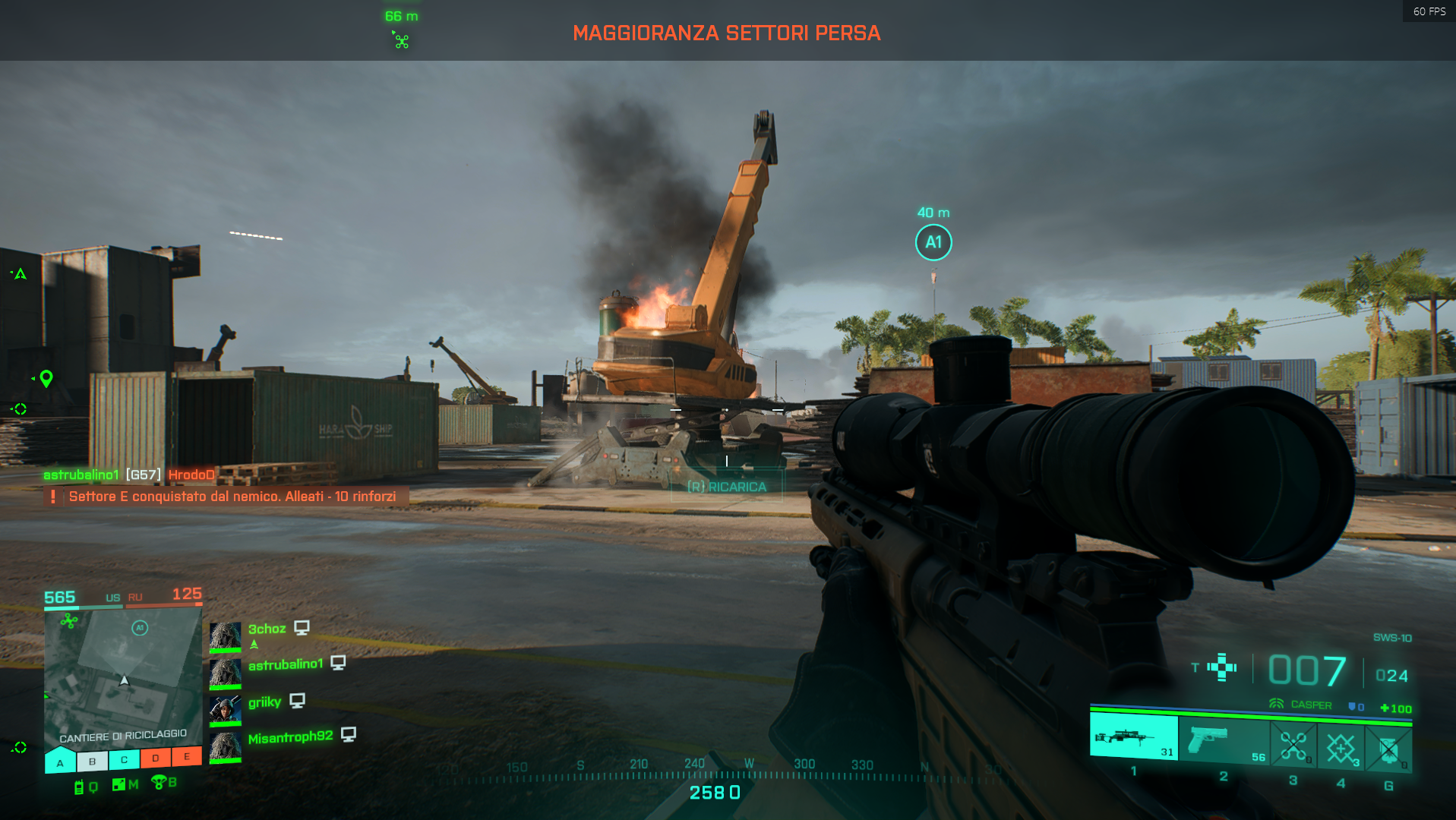The height and width of the screenshot is (820, 1456).
Task: Click griiky's PC platform monitor icon
Action: pos(299,701)
